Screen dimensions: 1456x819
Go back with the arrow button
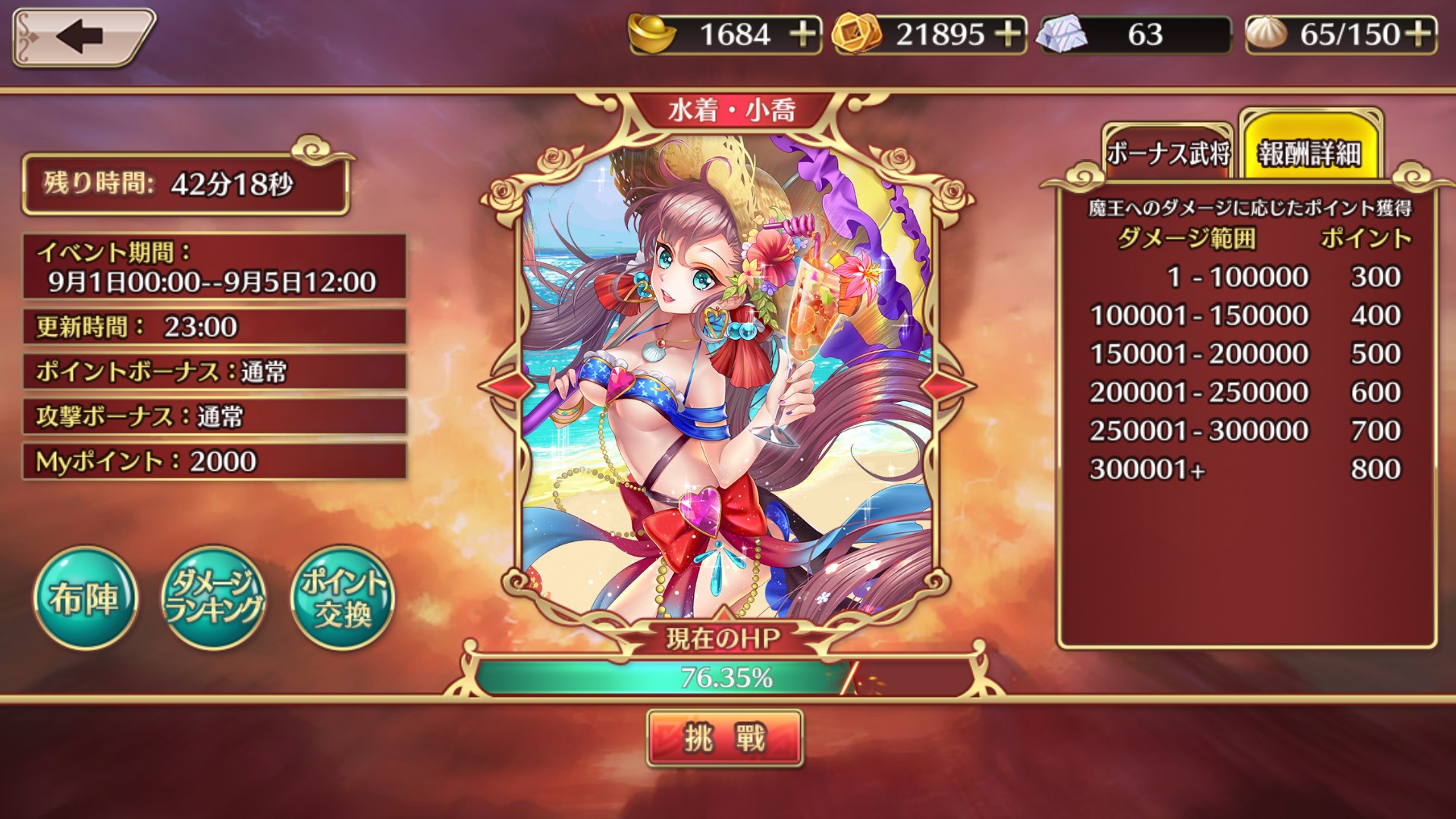pos(82,36)
